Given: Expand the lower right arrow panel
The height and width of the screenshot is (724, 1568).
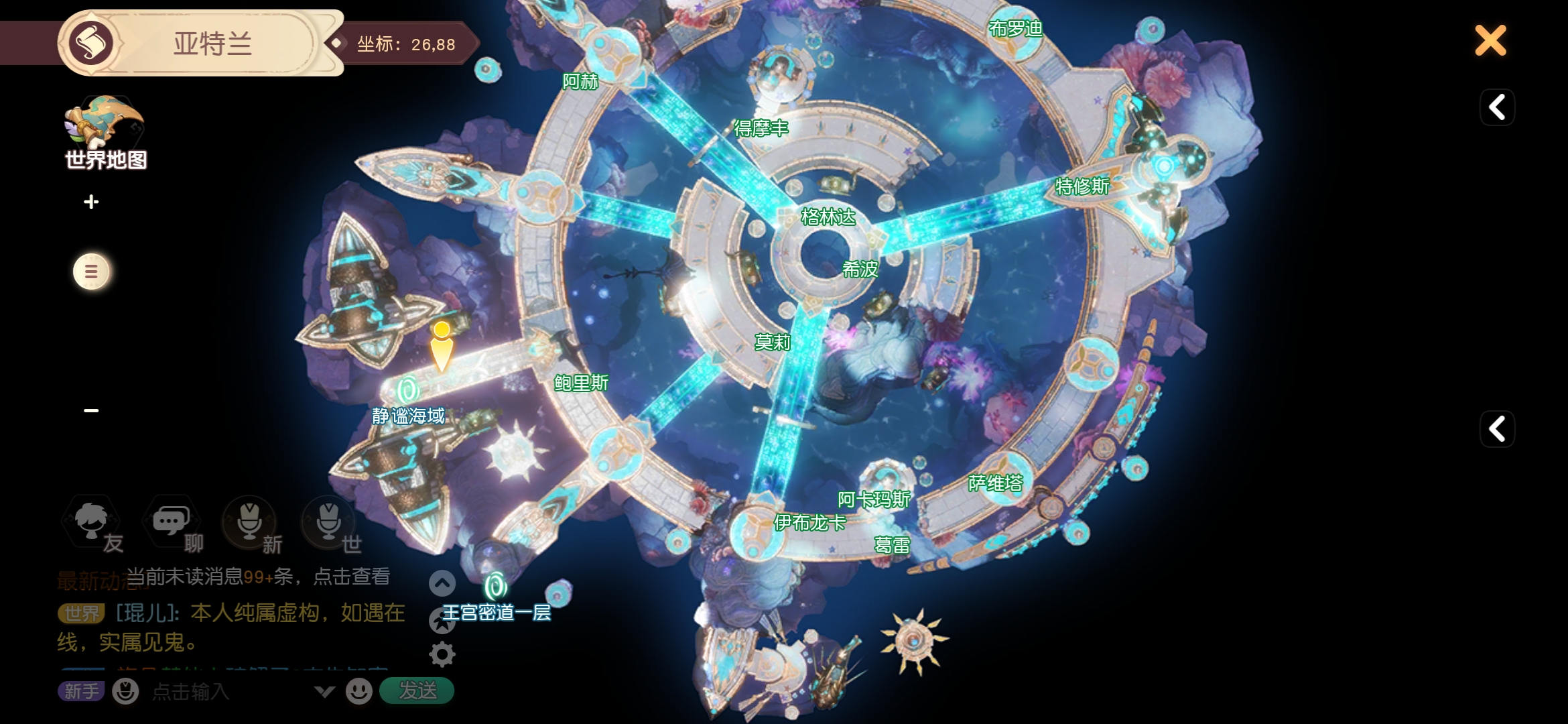Looking at the screenshot, I should click(1497, 429).
